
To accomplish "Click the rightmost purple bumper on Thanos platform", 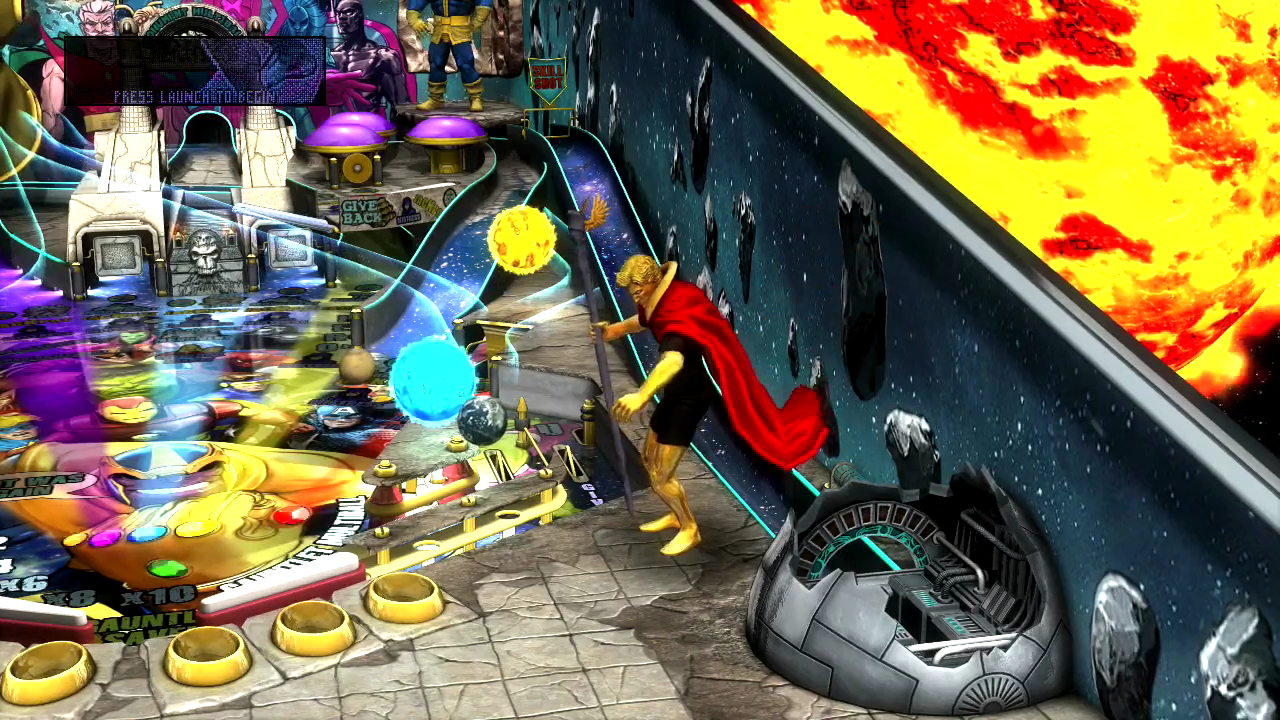I will point(445,128).
